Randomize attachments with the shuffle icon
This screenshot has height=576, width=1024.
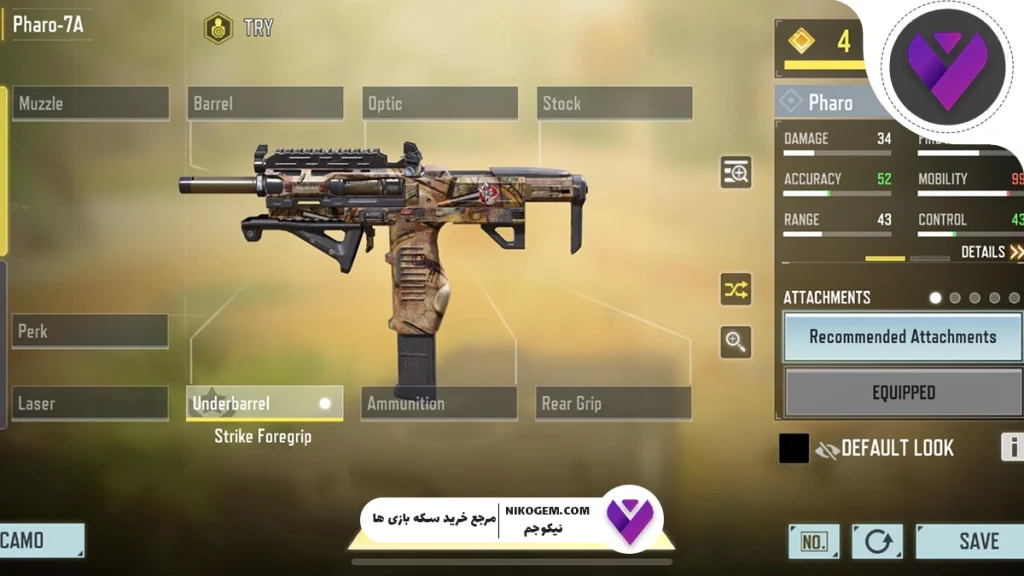(x=736, y=290)
